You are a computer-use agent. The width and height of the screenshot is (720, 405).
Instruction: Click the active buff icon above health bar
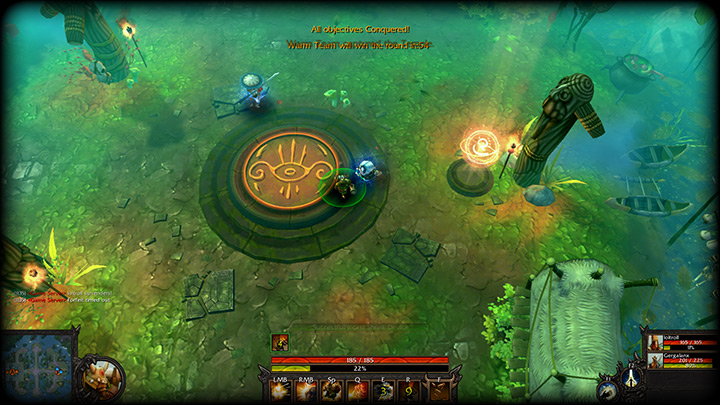coord(281,343)
